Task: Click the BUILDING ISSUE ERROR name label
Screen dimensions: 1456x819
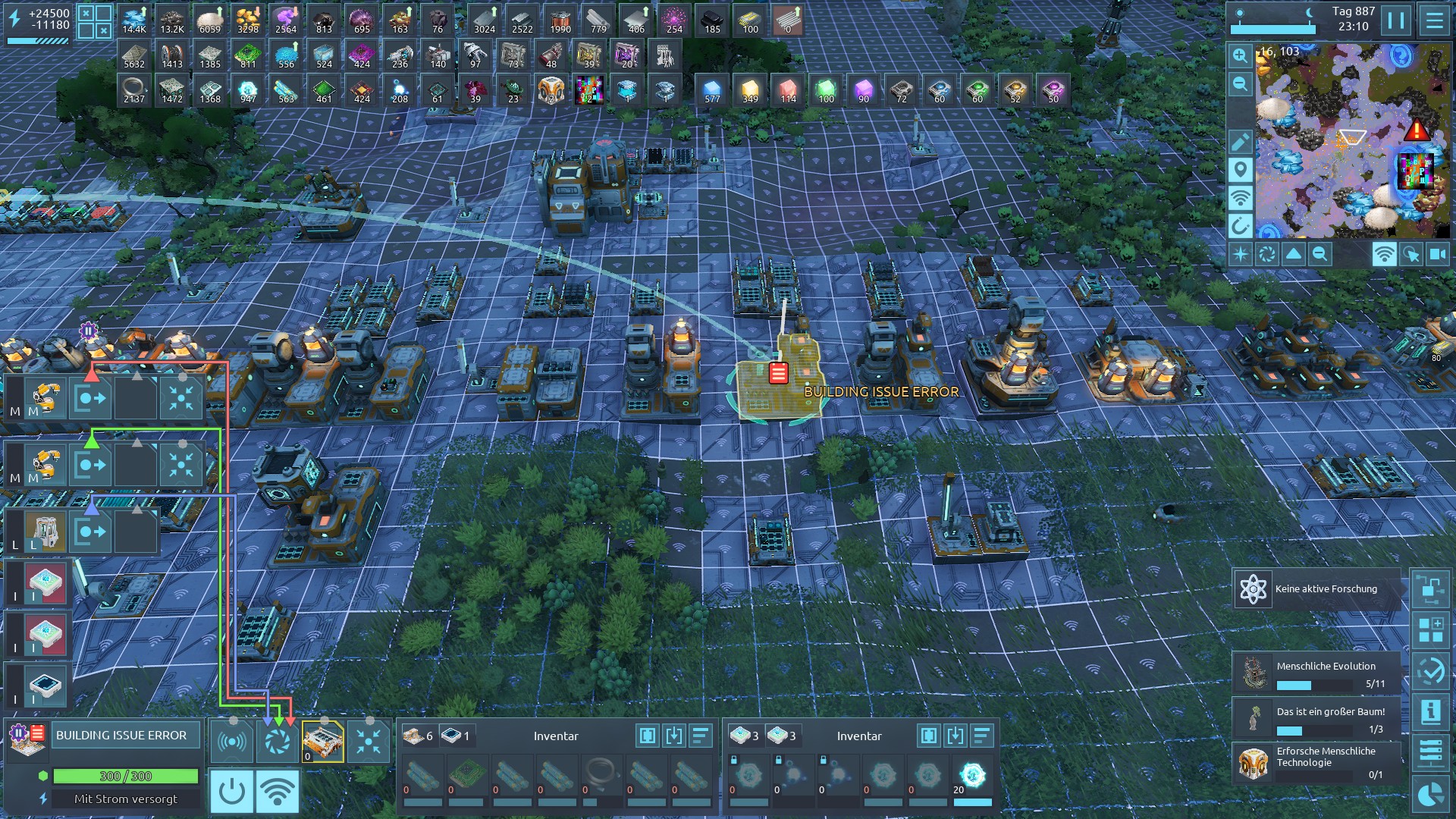Action: [x=121, y=735]
